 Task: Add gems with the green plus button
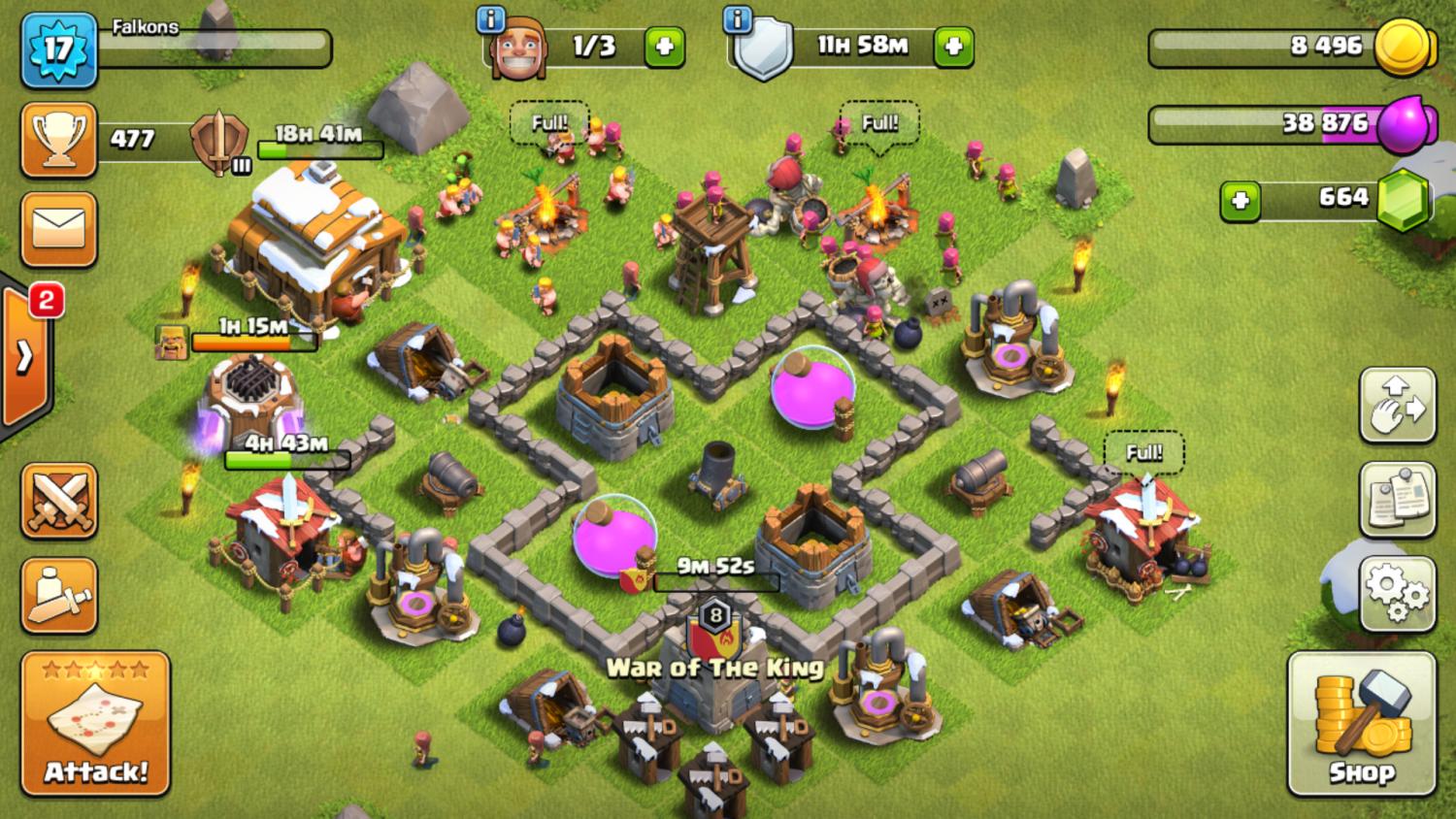[x=1240, y=201]
